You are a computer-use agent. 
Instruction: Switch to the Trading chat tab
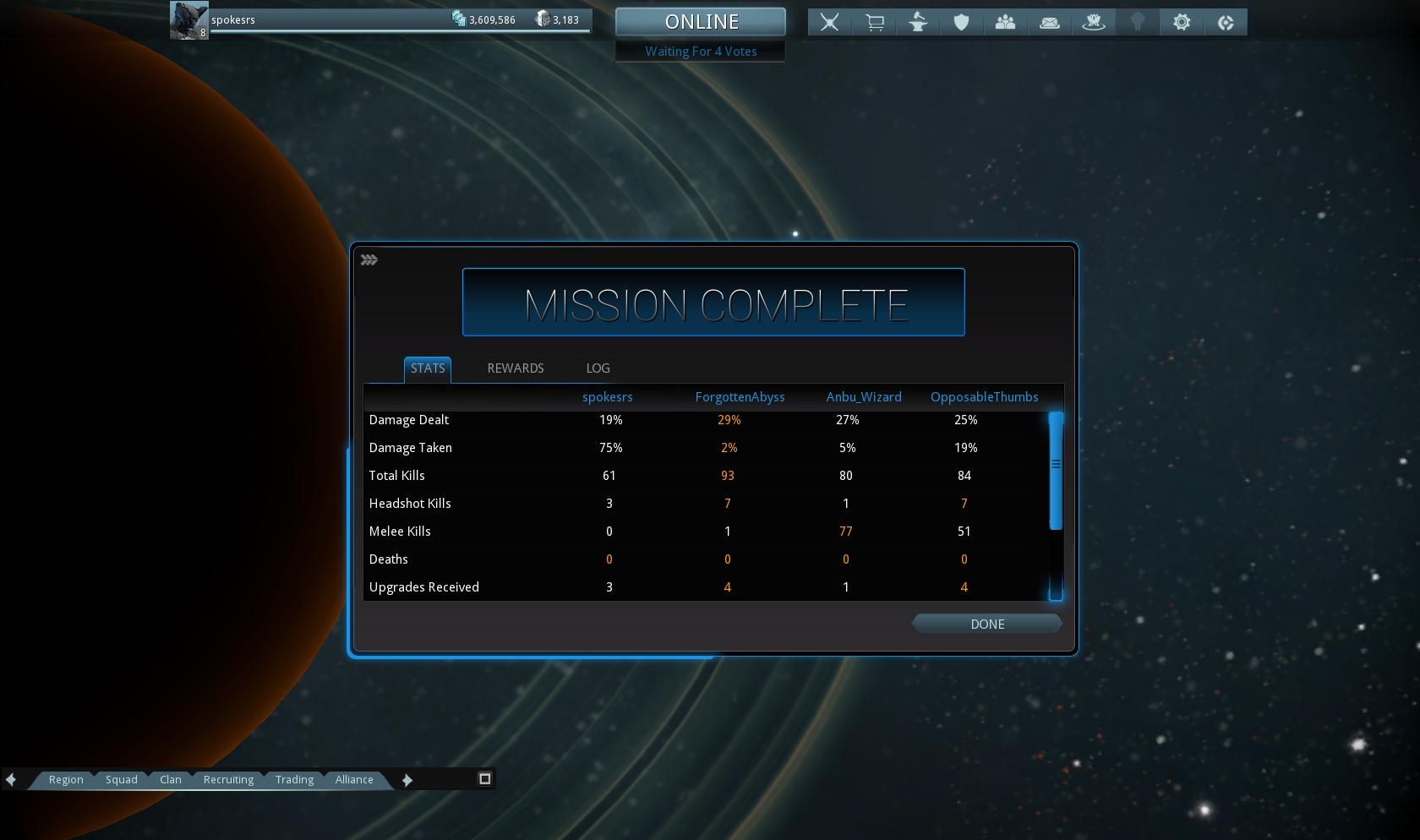pyautogui.click(x=294, y=780)
